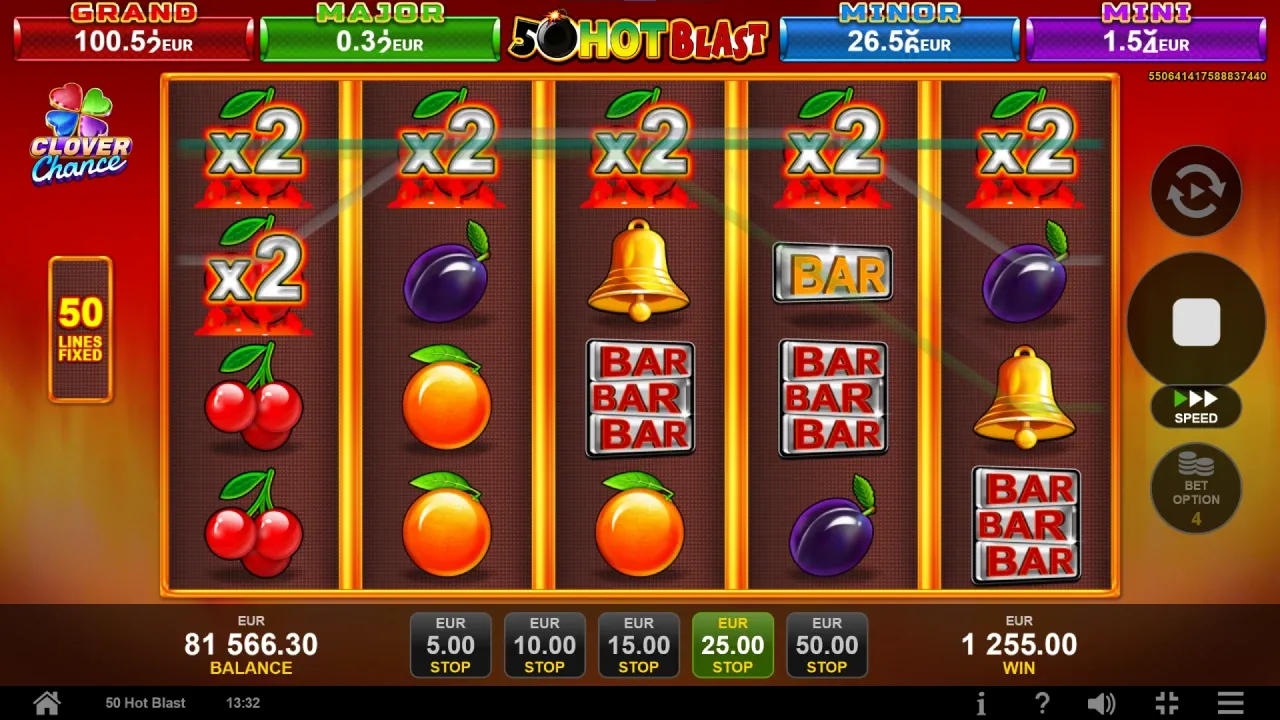Screen dimensions: 1280x720
Task: Show help via the question mark
Action: click(x=1041, y=703)
